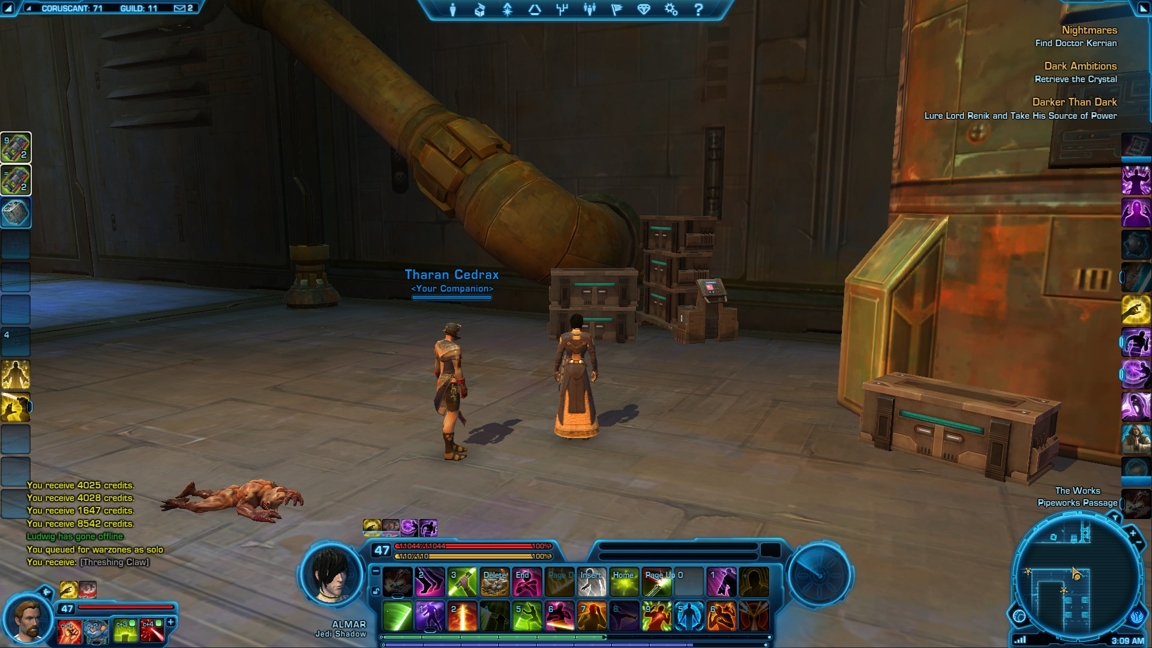
Task: Select the Darker Than Dark mission entry
Action: (1074, 102)
